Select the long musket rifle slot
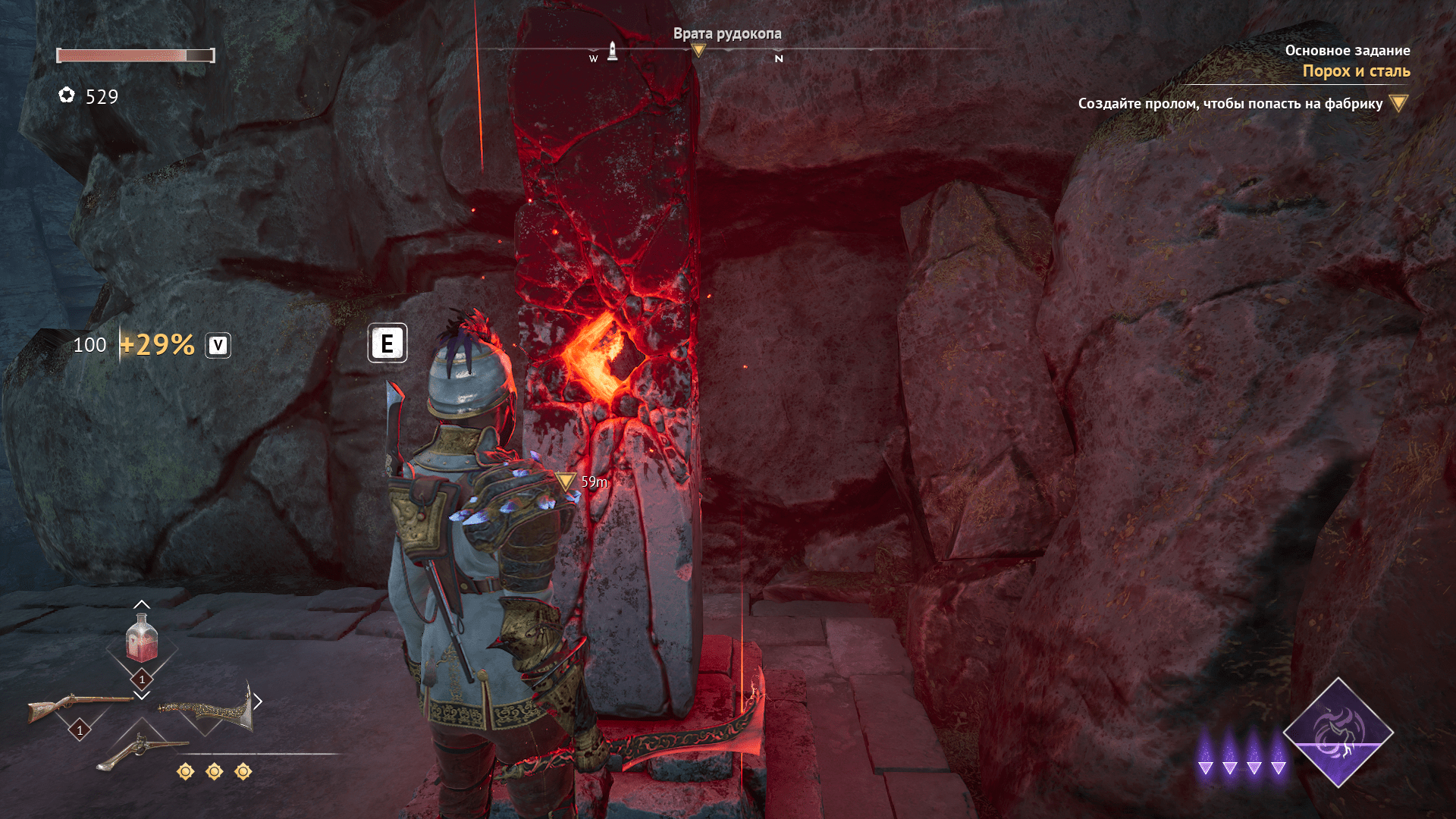Screen dimensions: 1456x819 tap(79, 707)
